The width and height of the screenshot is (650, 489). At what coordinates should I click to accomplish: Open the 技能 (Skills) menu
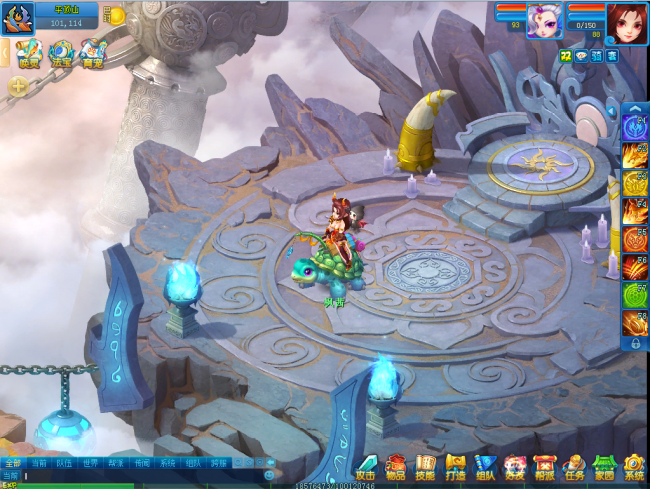click(426, 466)
